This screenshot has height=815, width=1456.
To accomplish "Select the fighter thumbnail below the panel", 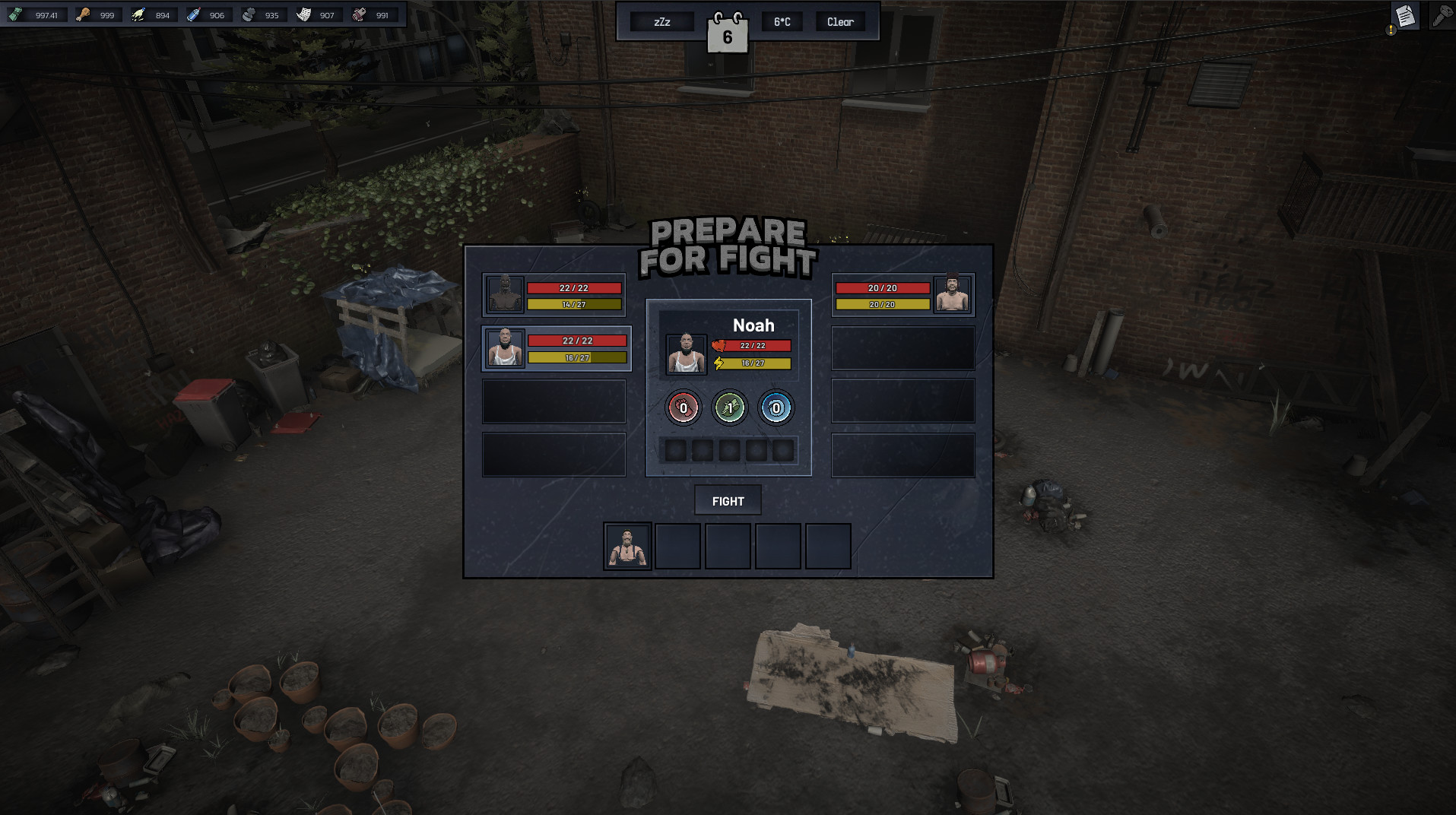I will (x=626, y=546).
